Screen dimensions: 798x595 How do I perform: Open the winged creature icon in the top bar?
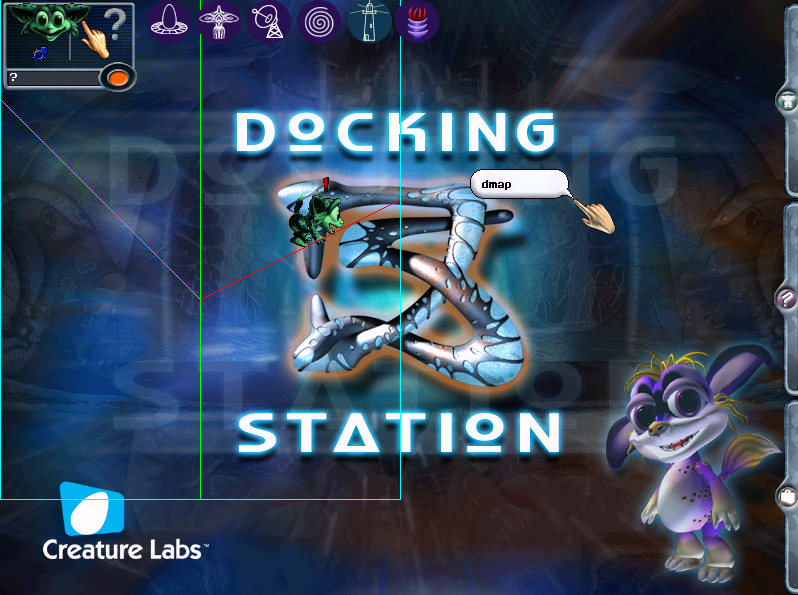coord(219,22)
